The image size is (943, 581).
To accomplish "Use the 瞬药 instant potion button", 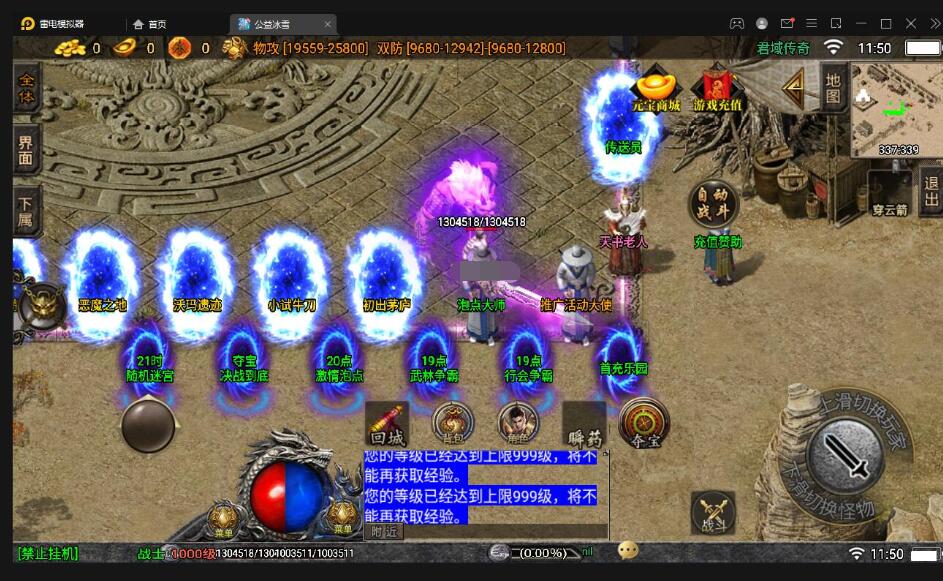I will (x=584, y=424).
